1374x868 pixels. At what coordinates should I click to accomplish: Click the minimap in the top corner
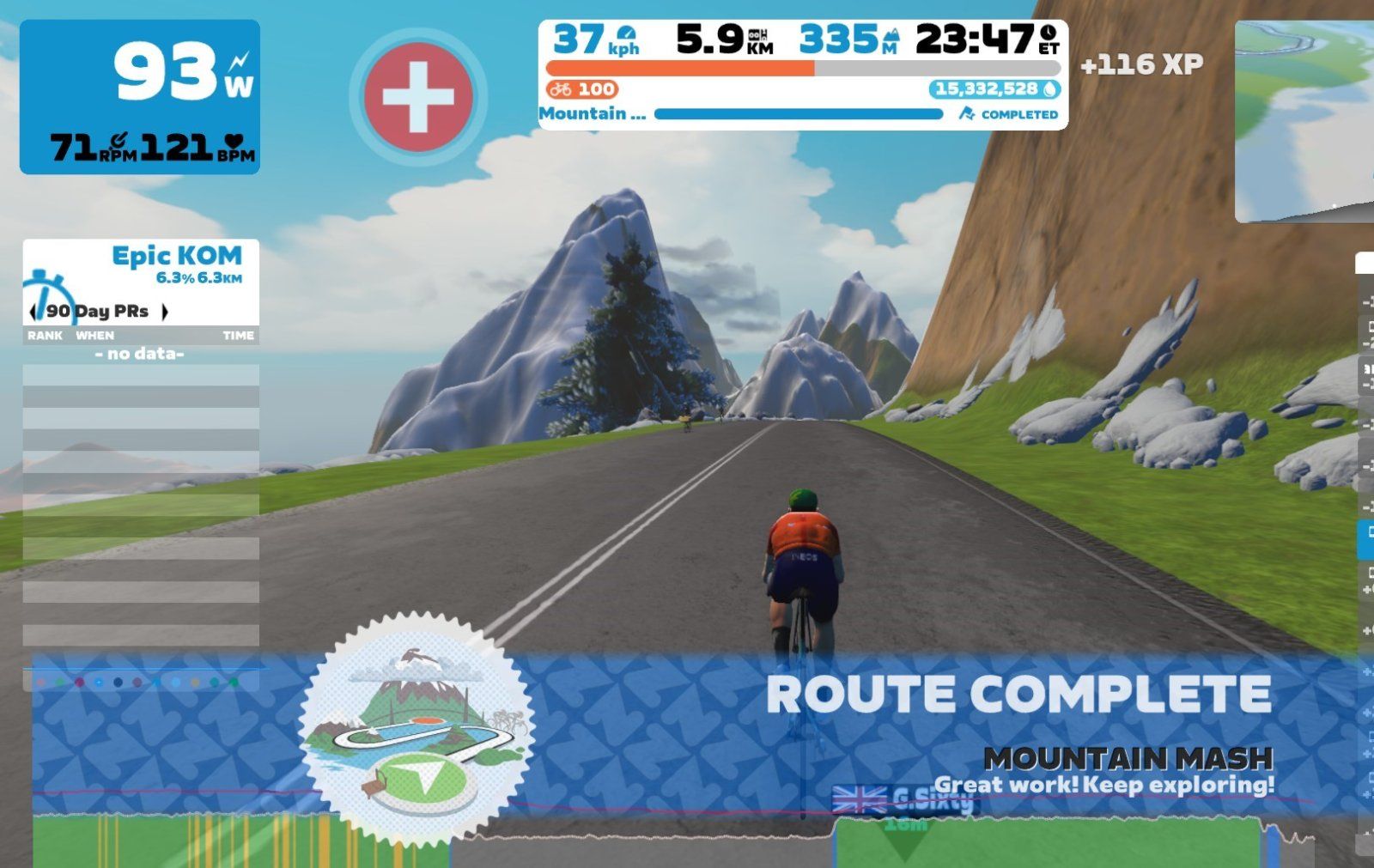1305,120
